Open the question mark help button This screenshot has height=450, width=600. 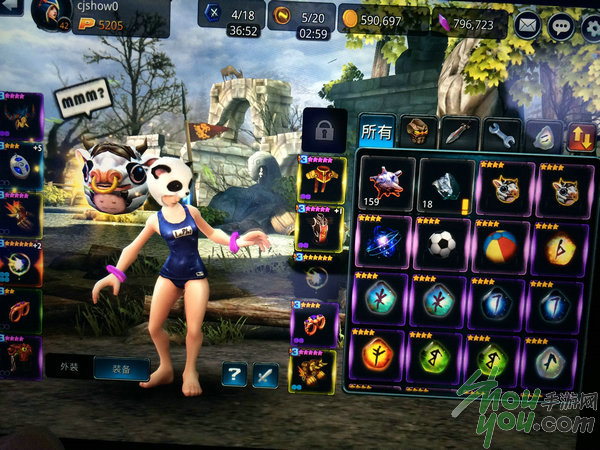click(x=234, y=375)
